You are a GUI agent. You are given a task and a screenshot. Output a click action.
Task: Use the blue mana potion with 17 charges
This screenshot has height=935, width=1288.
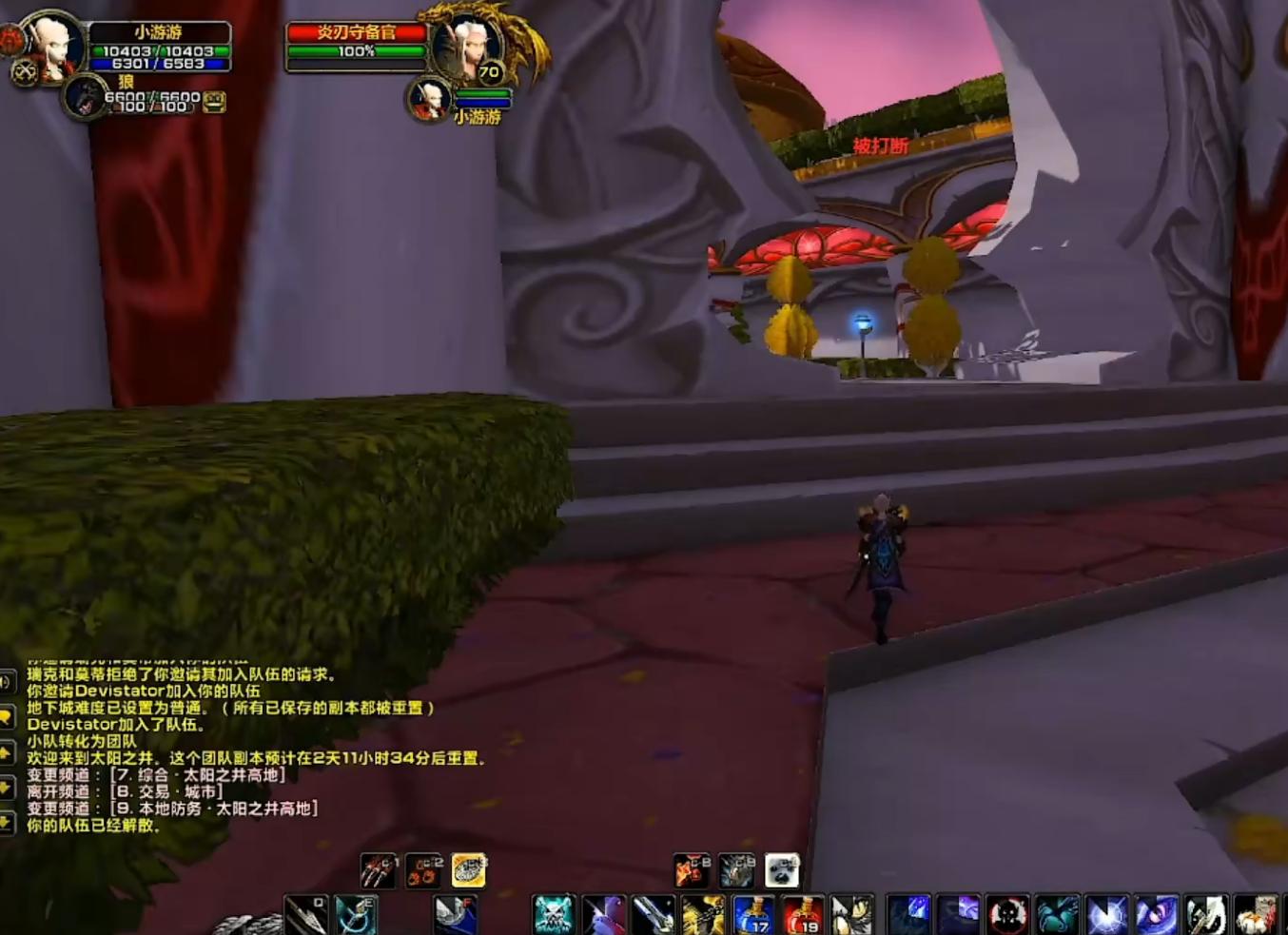pyautogui.click(x=752, y=915)
